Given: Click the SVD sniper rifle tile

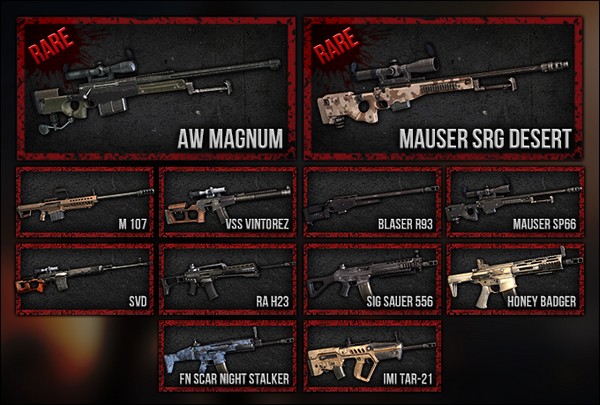Looking at the screenshot, I should coord(85,278).
